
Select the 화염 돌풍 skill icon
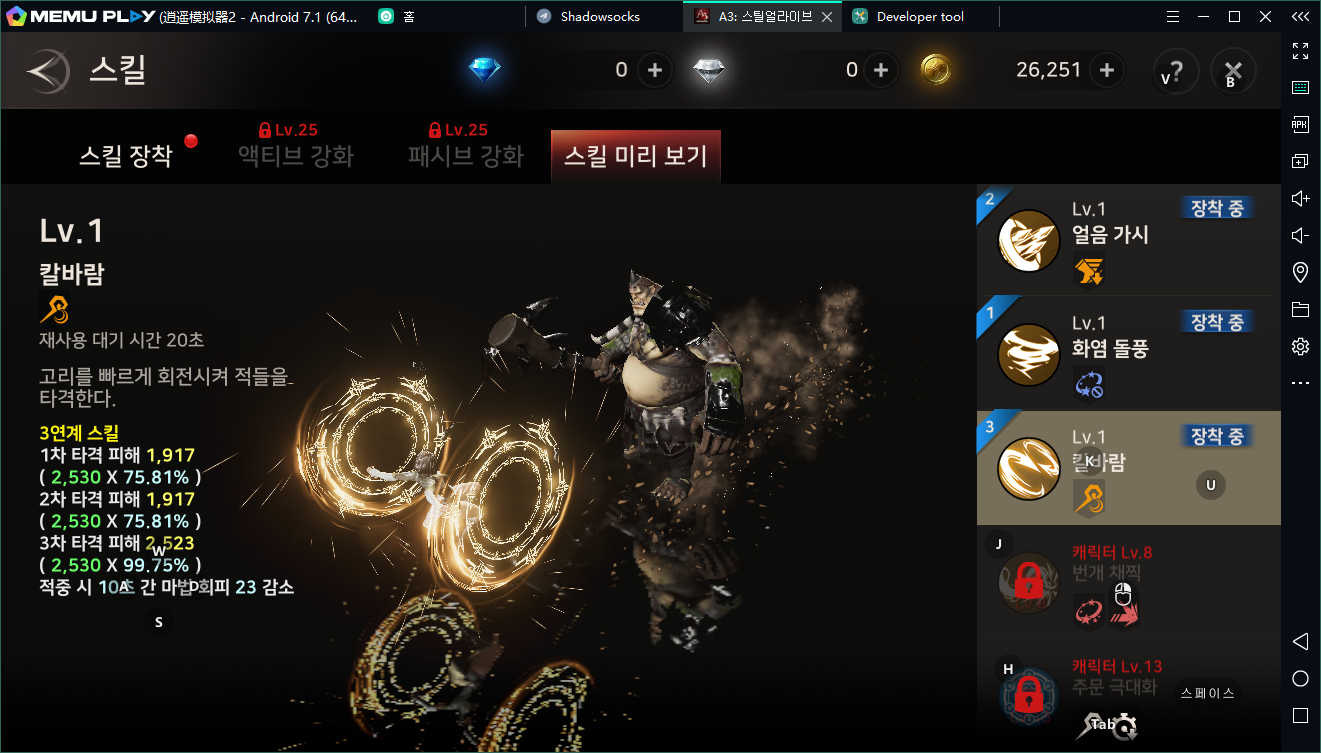click(1028, 353)
